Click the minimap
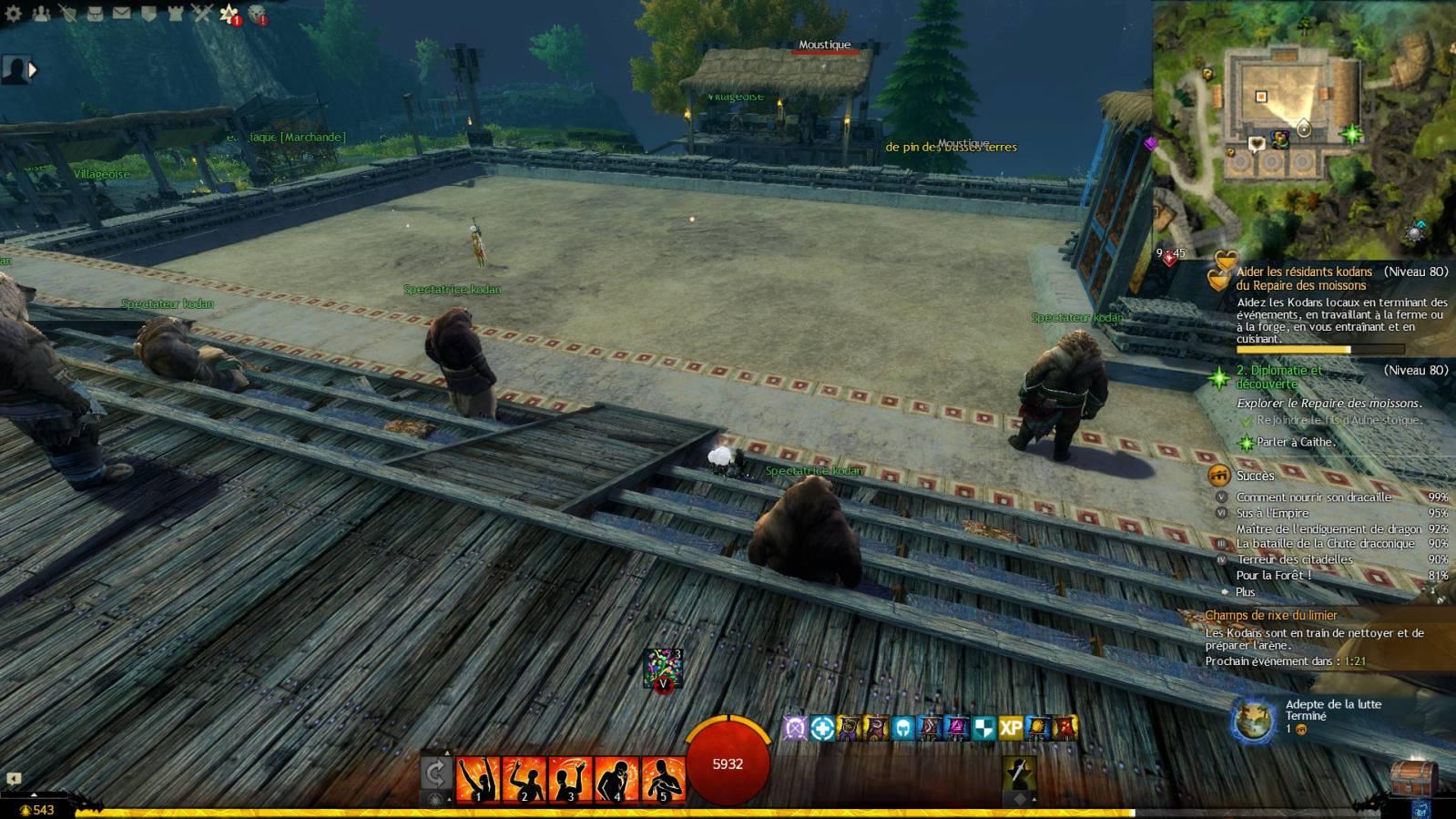 [x=1302, y=128]
